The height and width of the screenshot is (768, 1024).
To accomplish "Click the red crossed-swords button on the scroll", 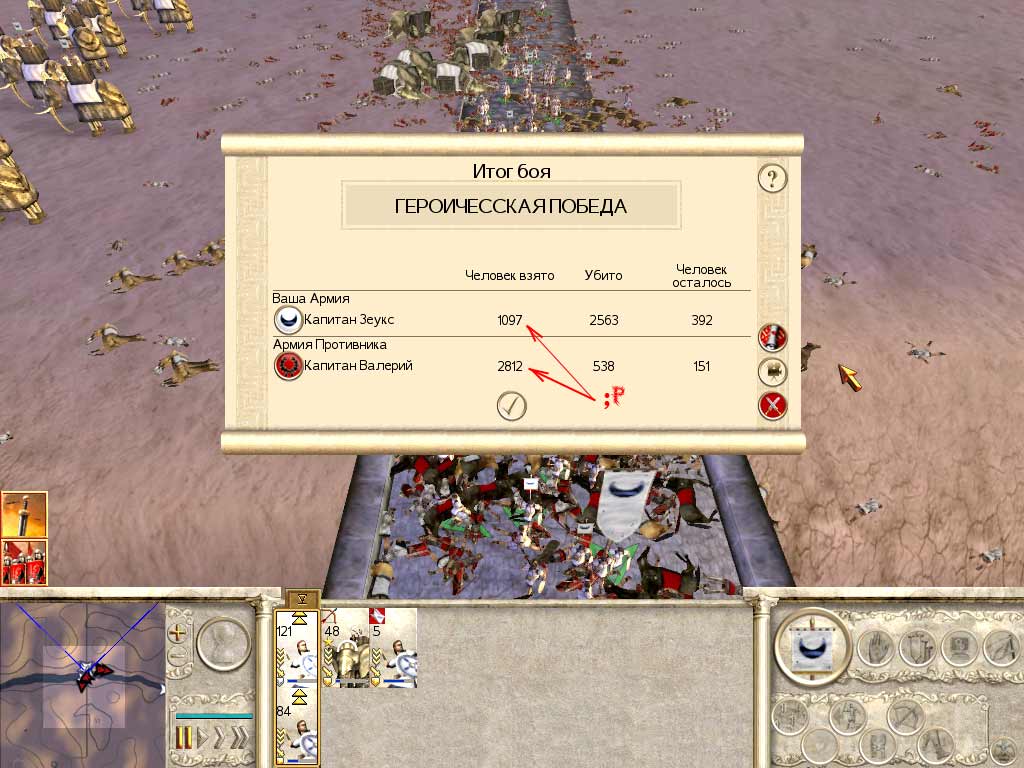I will [772, 405].
